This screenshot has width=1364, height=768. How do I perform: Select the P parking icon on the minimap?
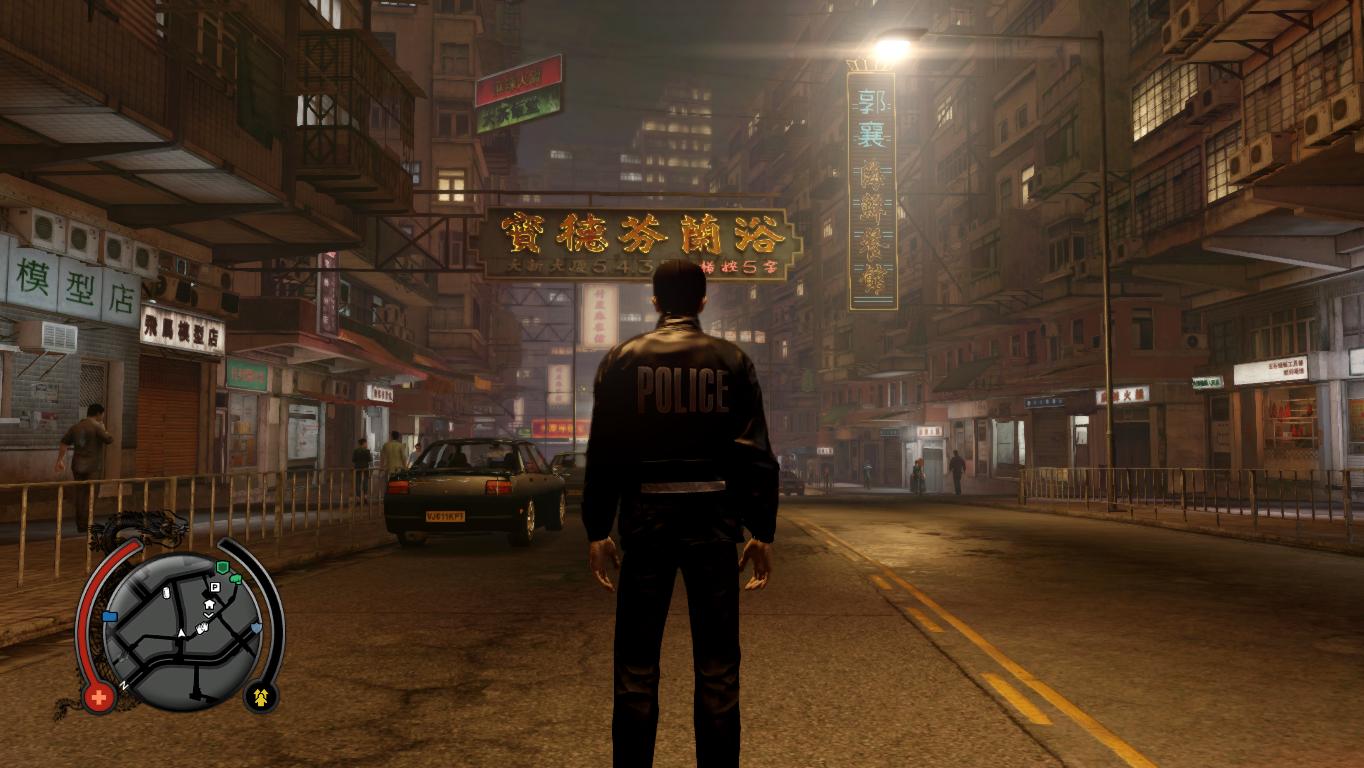click(214, 587)
